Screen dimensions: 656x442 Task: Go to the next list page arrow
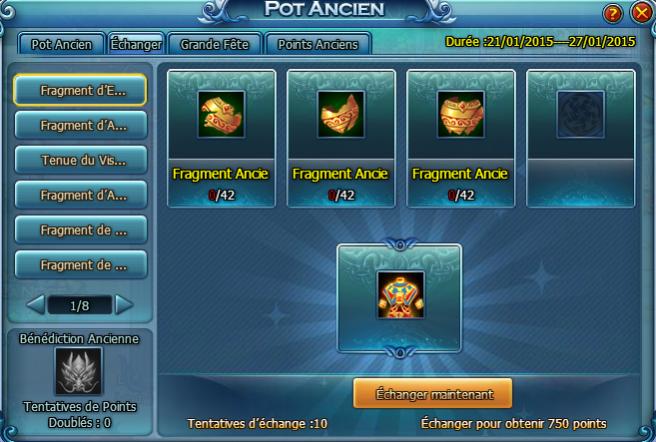pyautogui.click(x=124, y=303)
